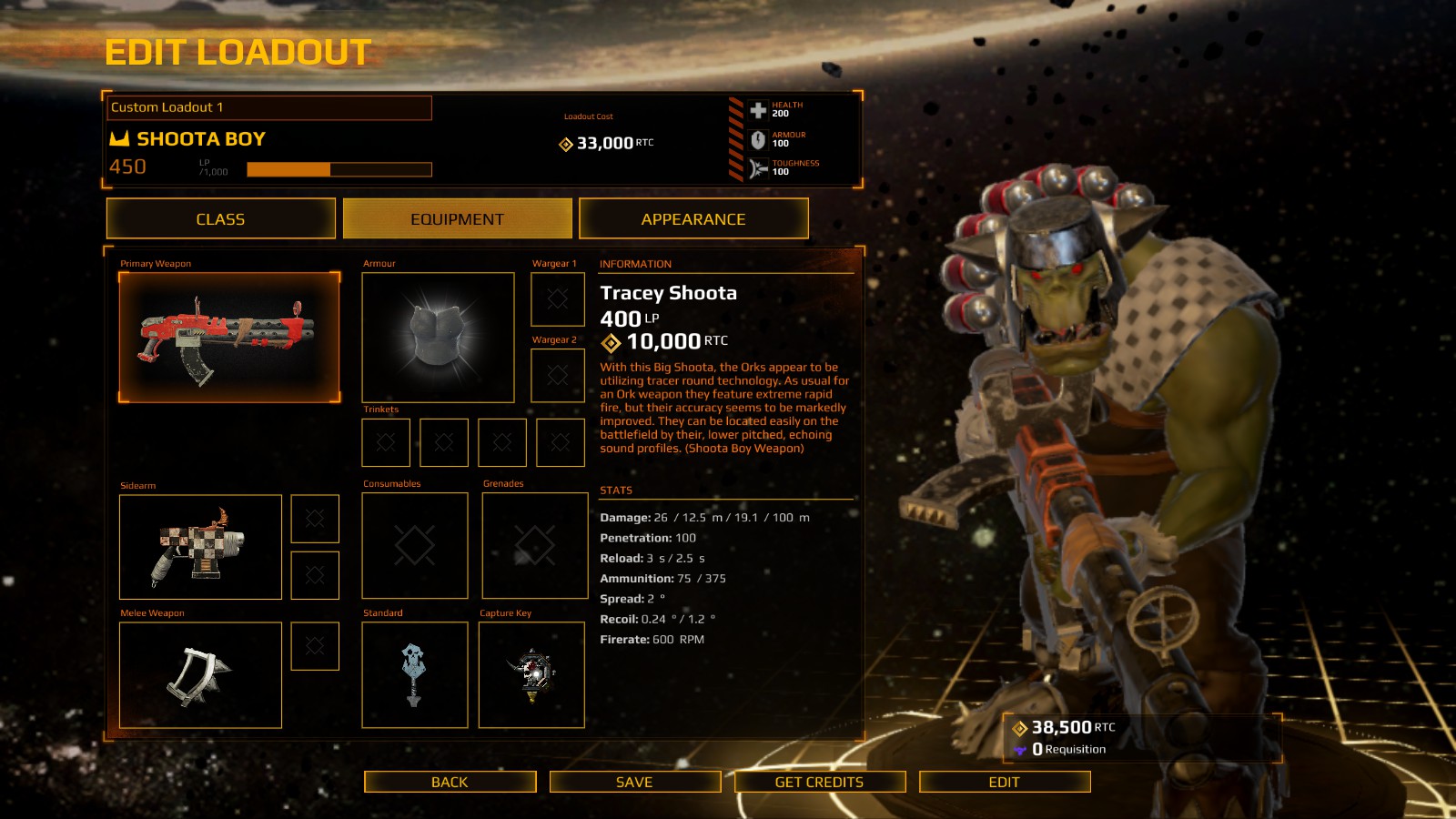Open the empty Consumables slot
1456x819 pixels.
(415, 546)
